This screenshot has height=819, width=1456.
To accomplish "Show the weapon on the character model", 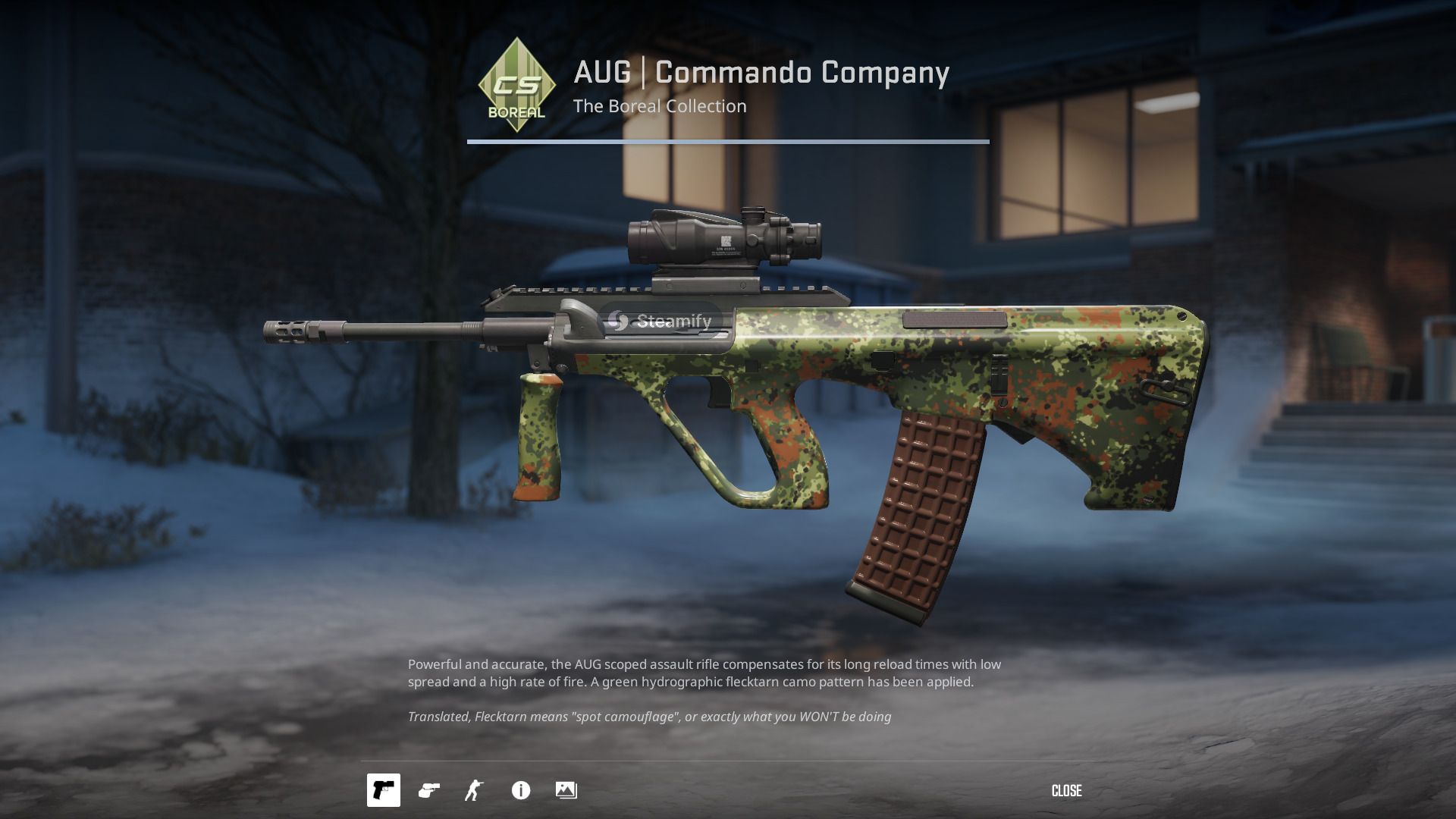I will (474, 790).
